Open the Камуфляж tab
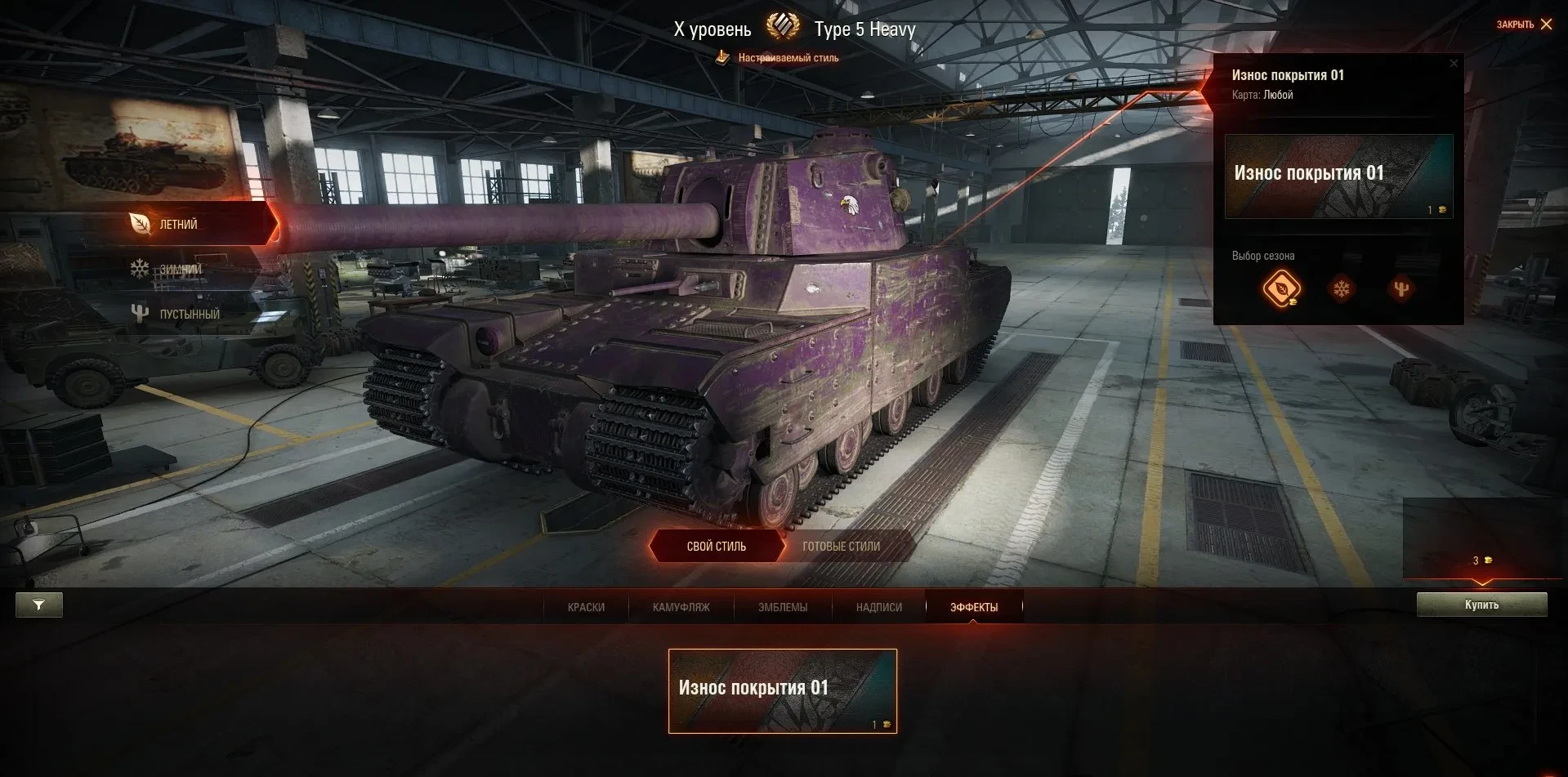 [681, 607]
